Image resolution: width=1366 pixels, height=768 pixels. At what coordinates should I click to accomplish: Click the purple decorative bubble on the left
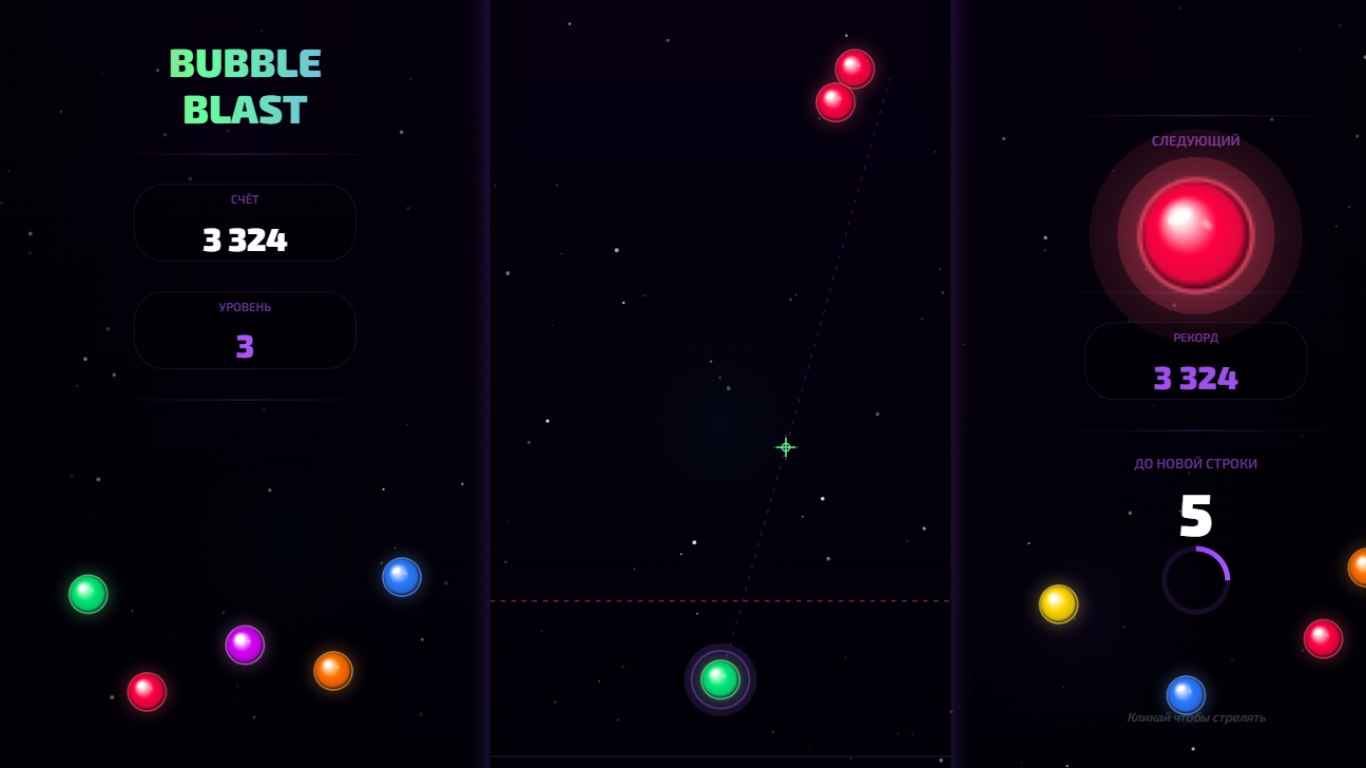click(244, 646)
